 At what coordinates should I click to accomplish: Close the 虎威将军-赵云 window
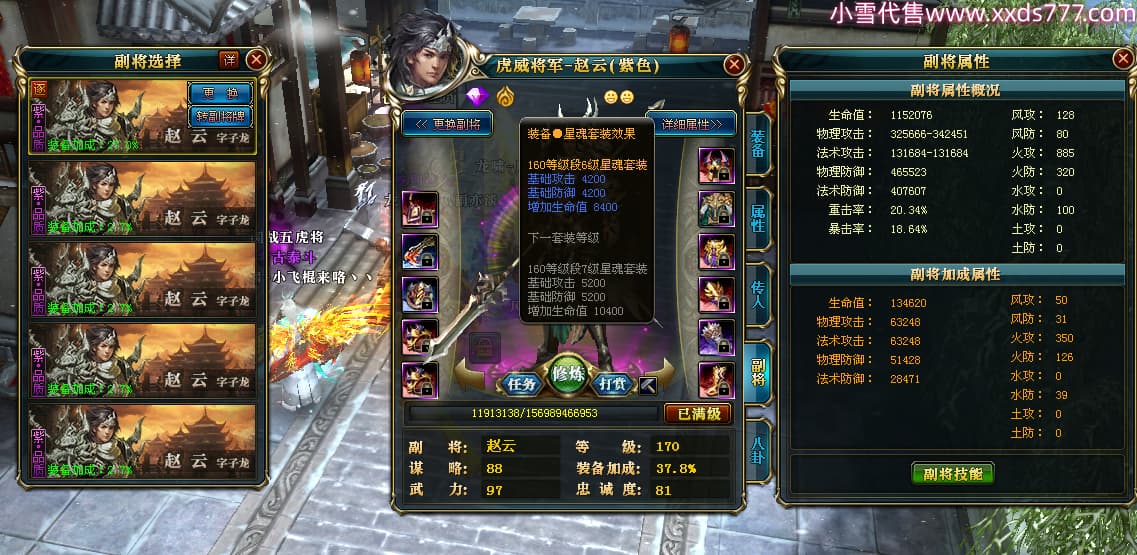coord(735,66)
